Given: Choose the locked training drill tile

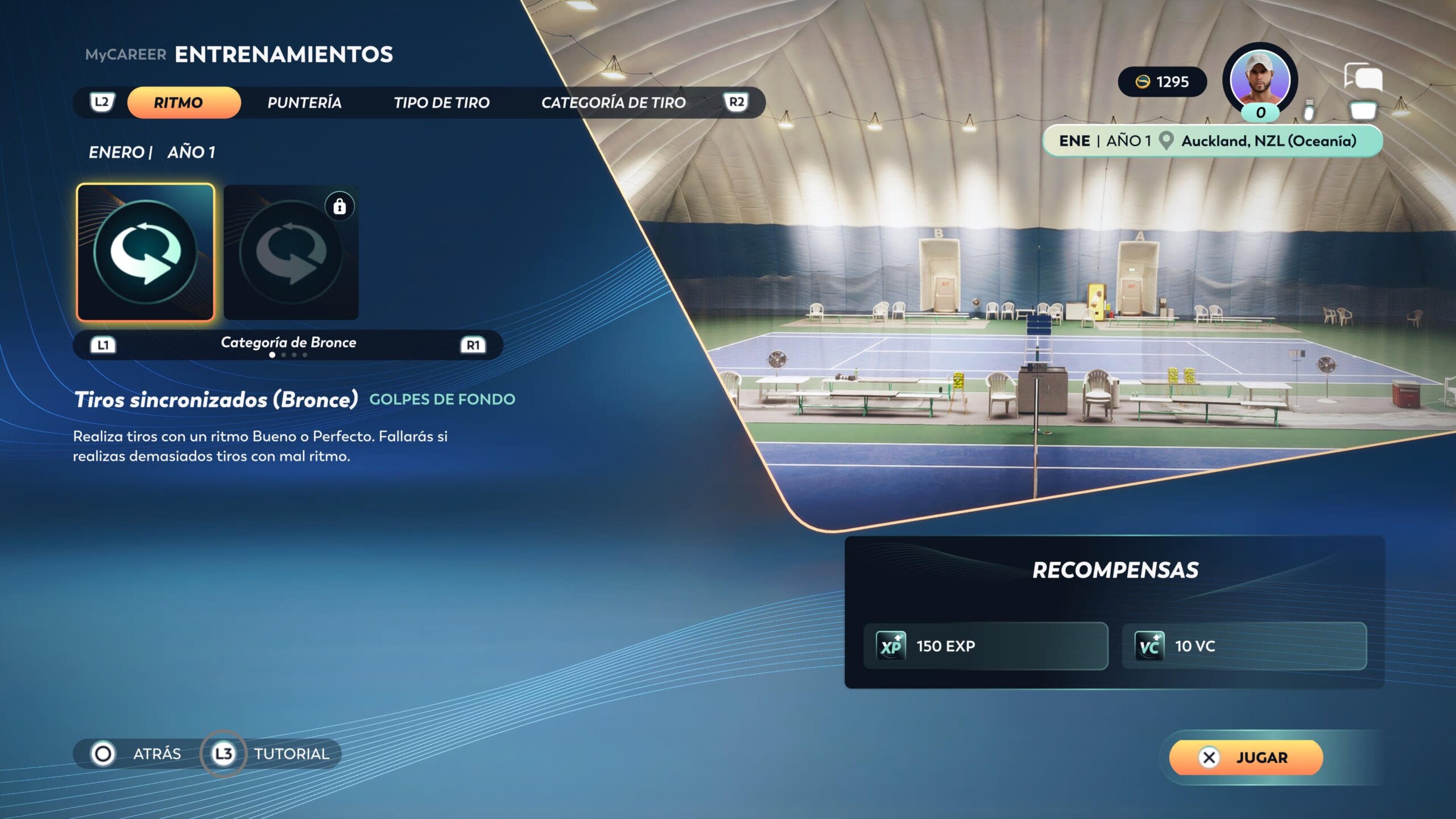Looking at the screenshot, I should point(291,252).
